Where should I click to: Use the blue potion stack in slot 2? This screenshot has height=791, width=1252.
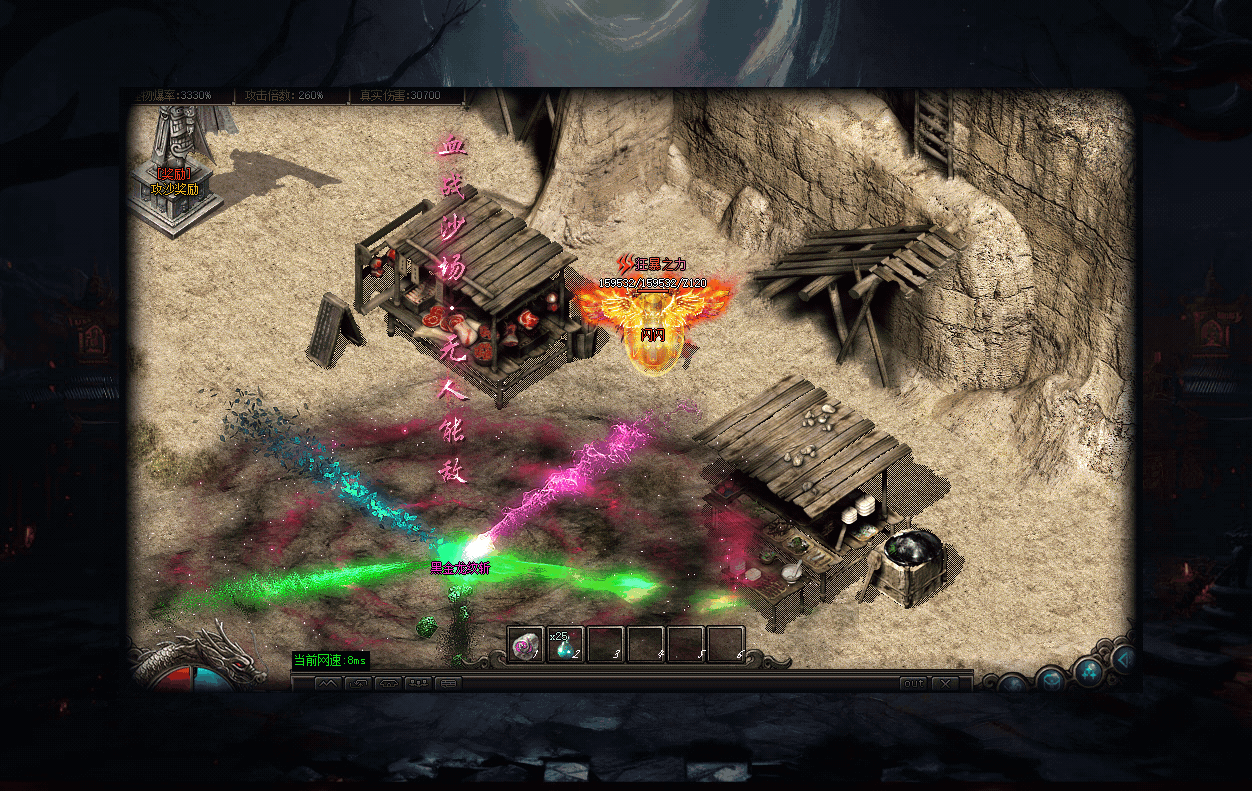coord(565,645)
